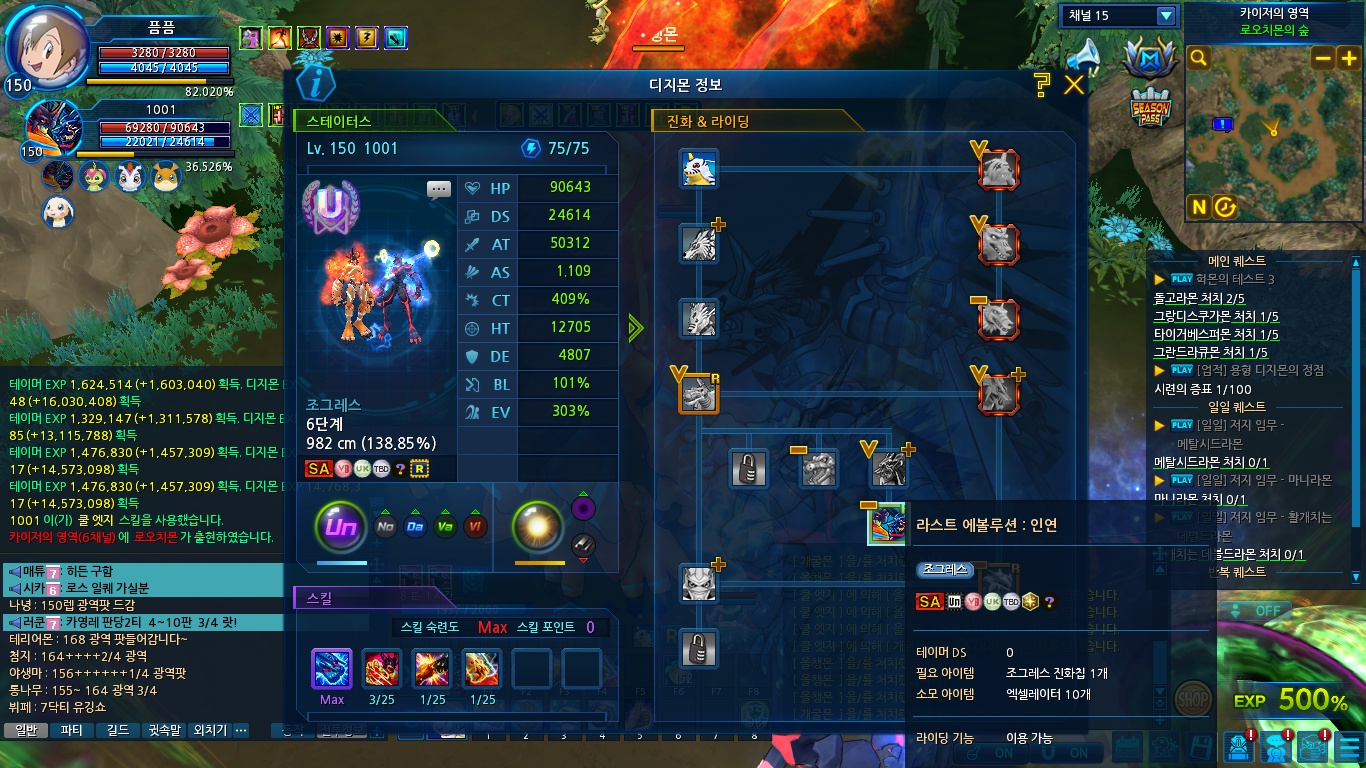Select the skill icon showing 3/25

382,668
